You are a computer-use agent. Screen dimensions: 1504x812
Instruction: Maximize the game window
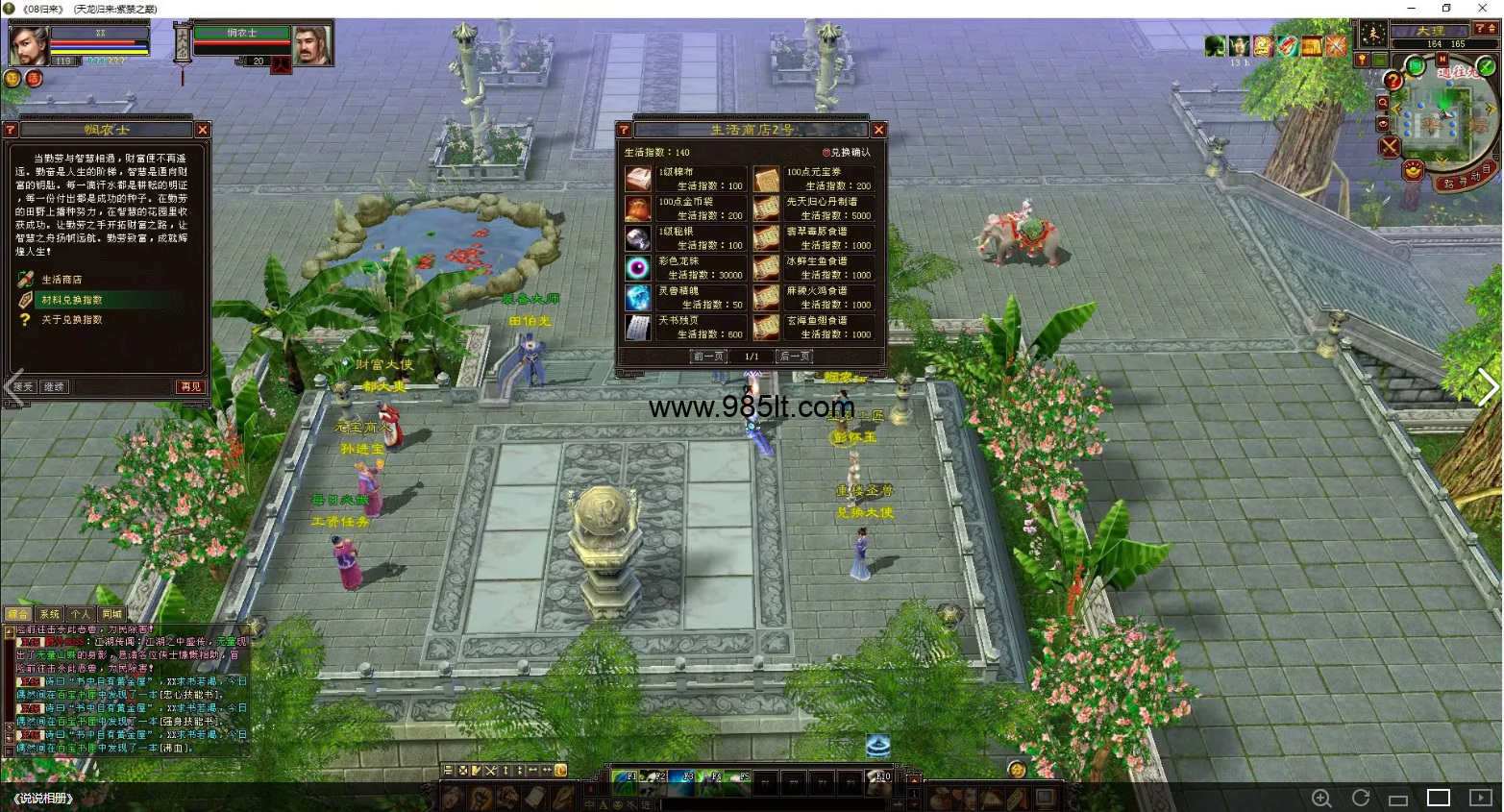point(1446,9)
